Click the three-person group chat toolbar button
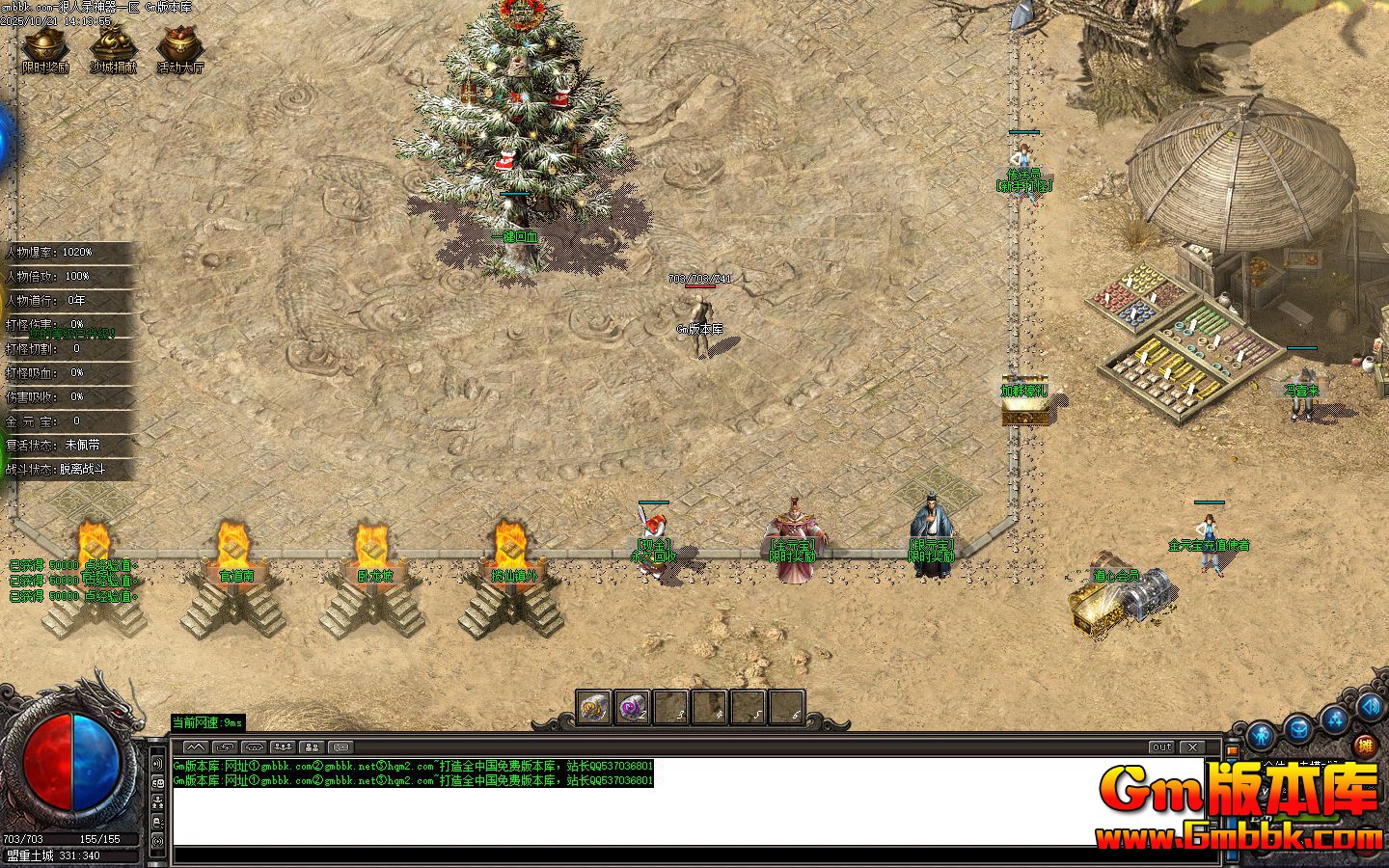The width and height of the screenshot is (1389, 868). [x=282, y=747]
